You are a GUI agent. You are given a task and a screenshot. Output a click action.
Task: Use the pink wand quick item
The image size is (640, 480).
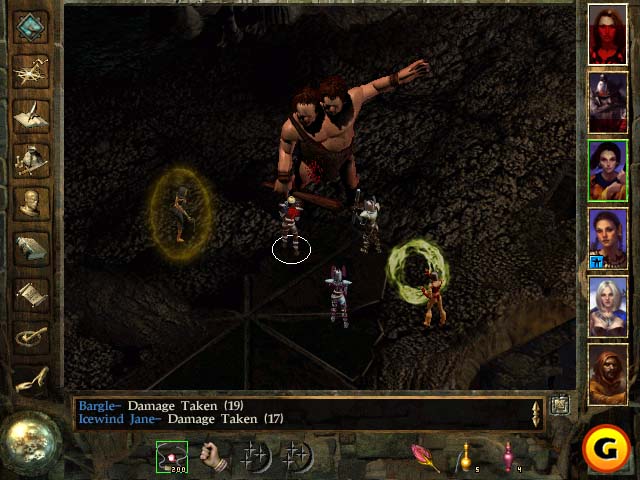point(425,457)
